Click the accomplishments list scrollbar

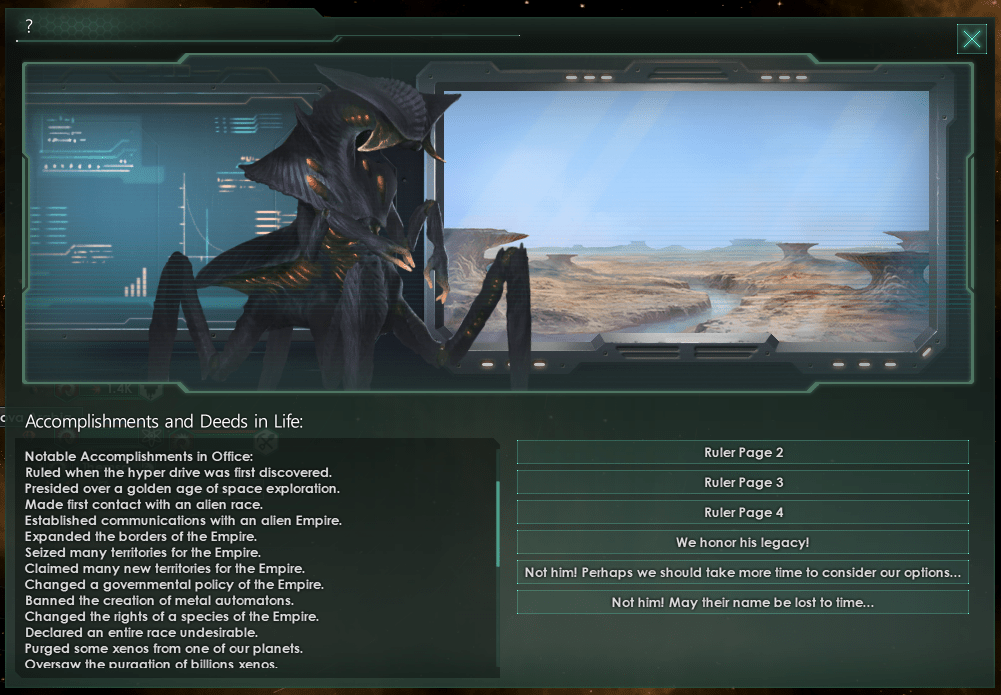(x=498, y=523)
